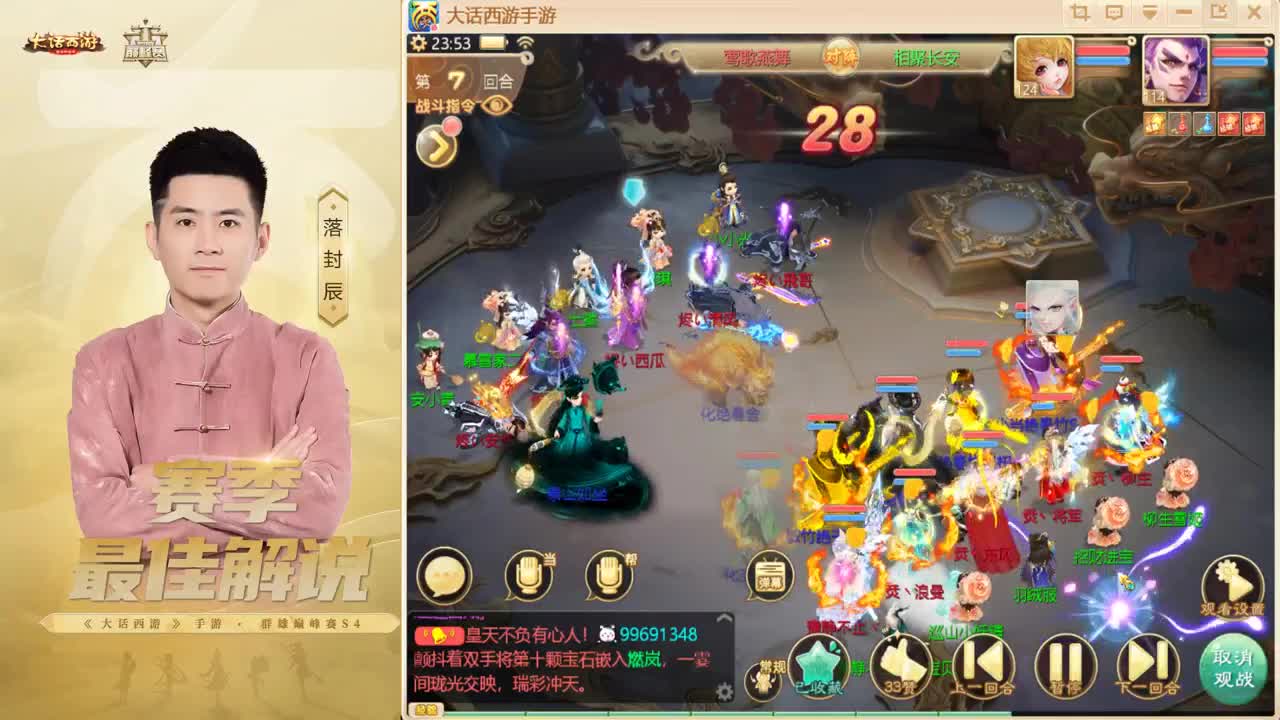
Task: Toggle the 弹幕 bullet-comment switch
Action: pyautogui.click(x=768, y=576)
